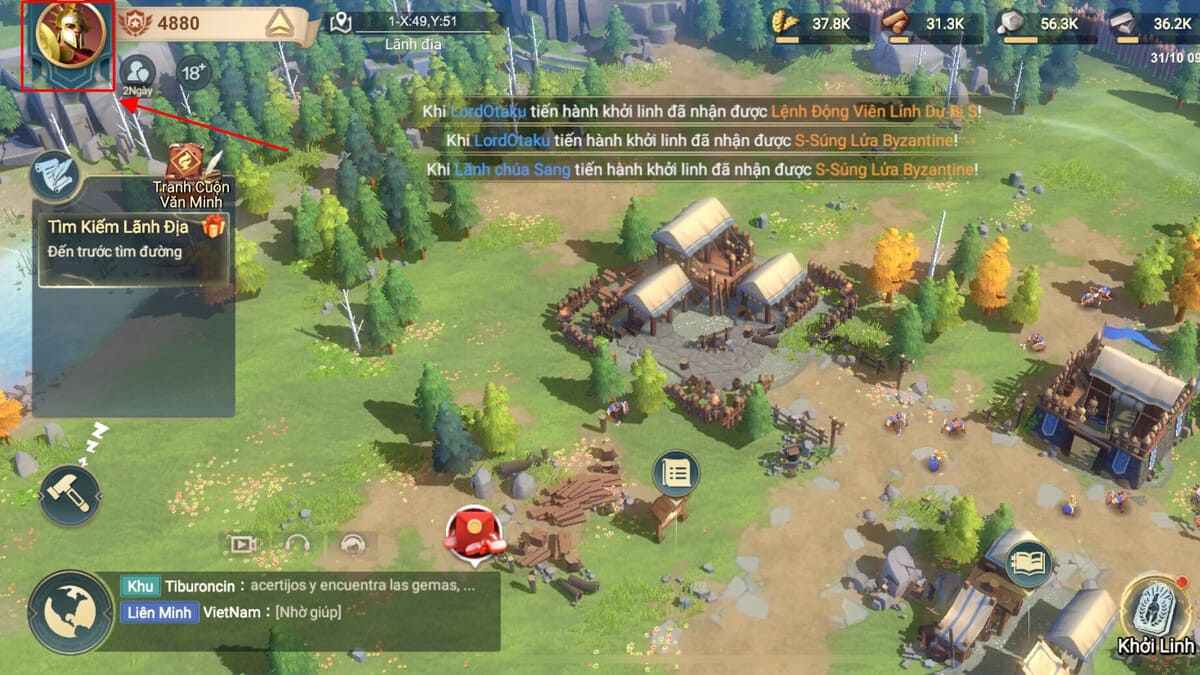Tap the gold upgrade arrow beside 4880

[281, 25]
